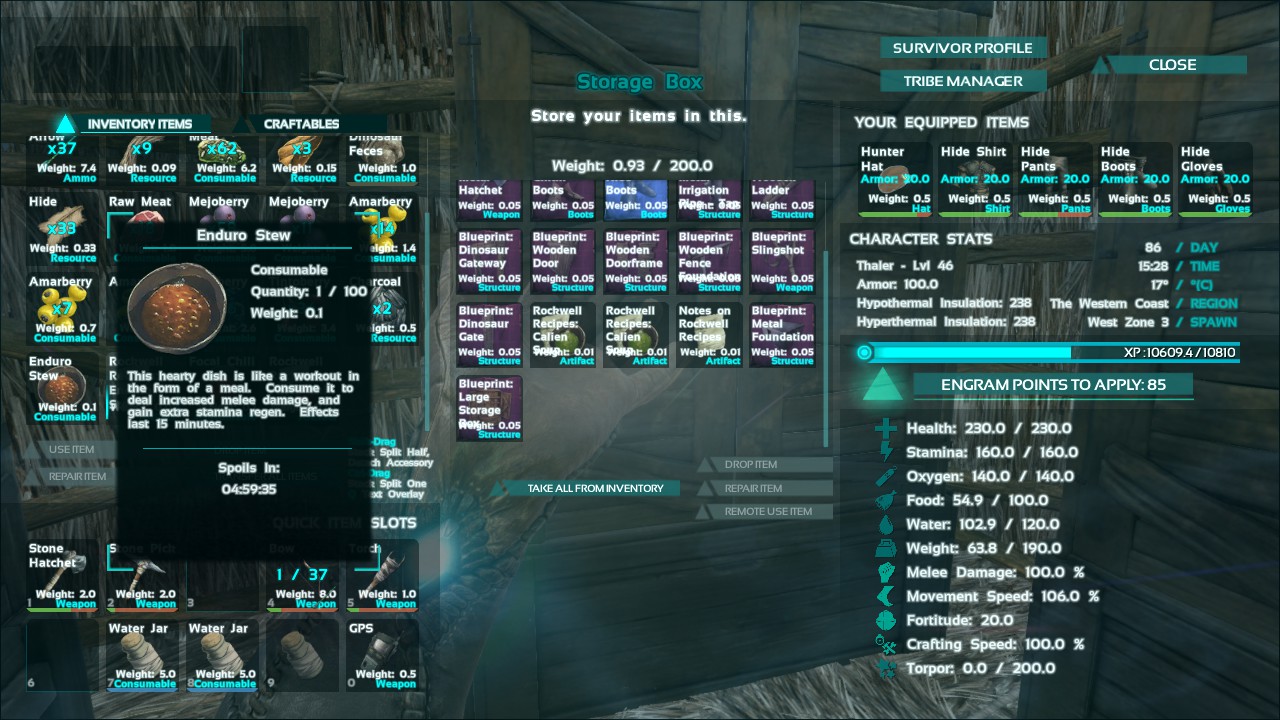This screenshot has width=1280, height=720.
Task: Select the Enduro Stew inventory slot
Action: (63, 387)
